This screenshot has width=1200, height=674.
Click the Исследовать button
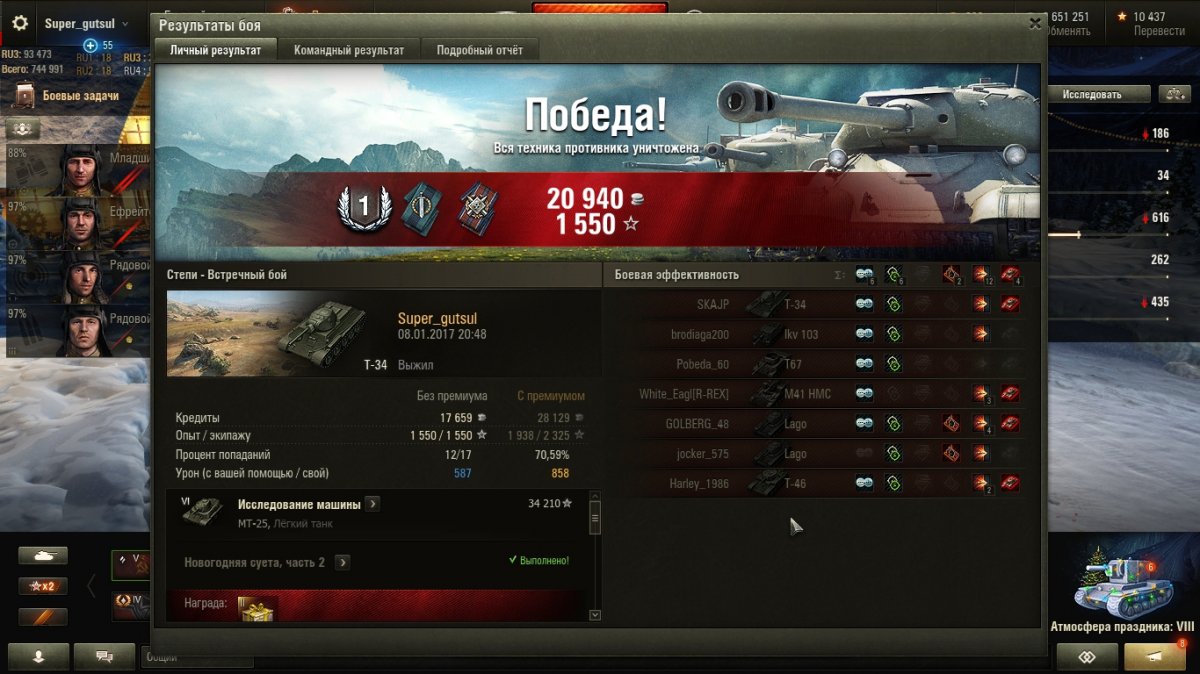[x=1098, y=94]
